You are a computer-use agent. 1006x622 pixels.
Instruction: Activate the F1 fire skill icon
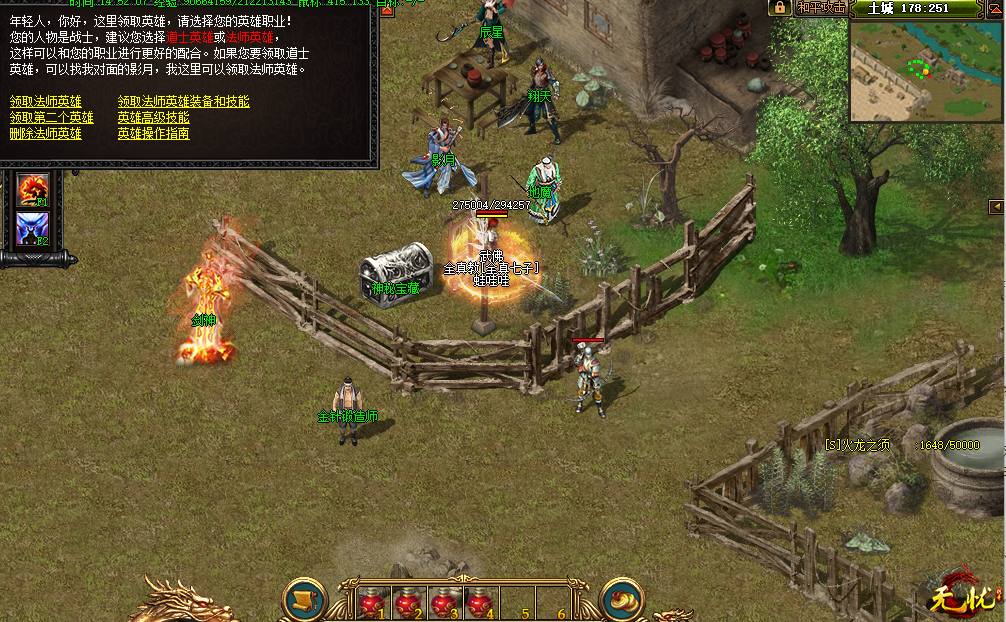32,189
